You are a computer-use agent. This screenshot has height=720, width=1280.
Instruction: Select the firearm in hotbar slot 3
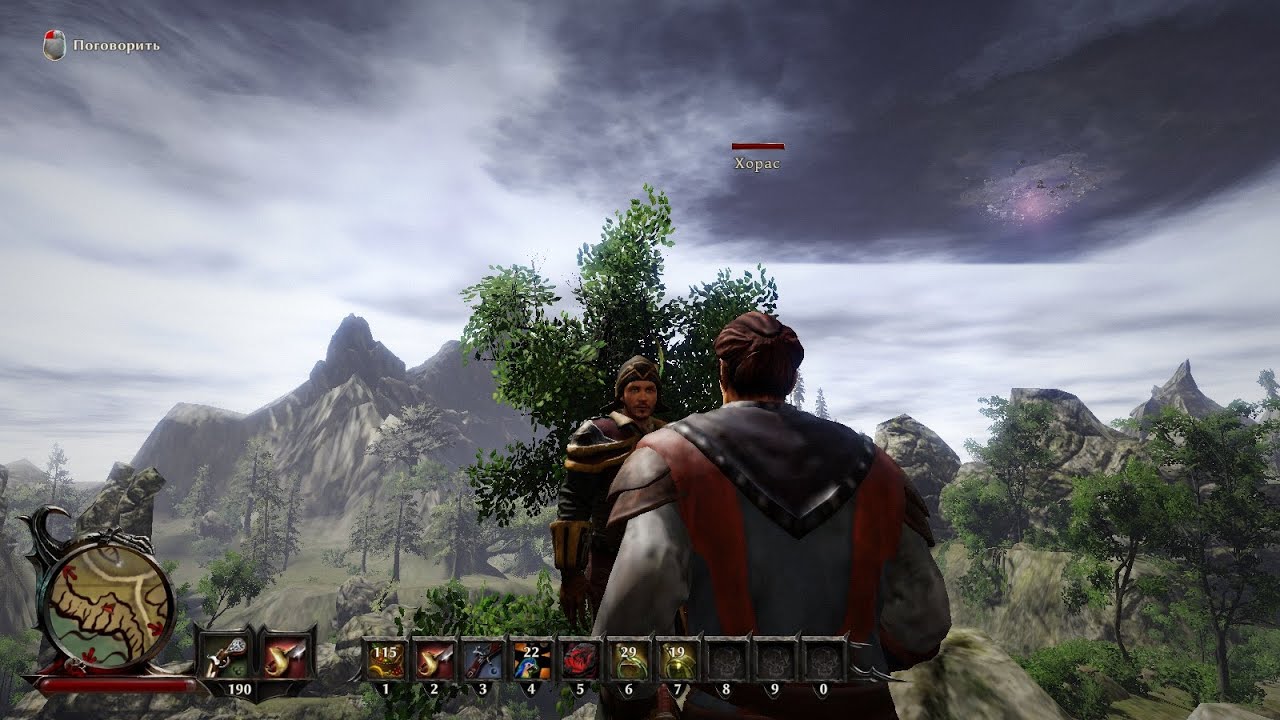483,660
